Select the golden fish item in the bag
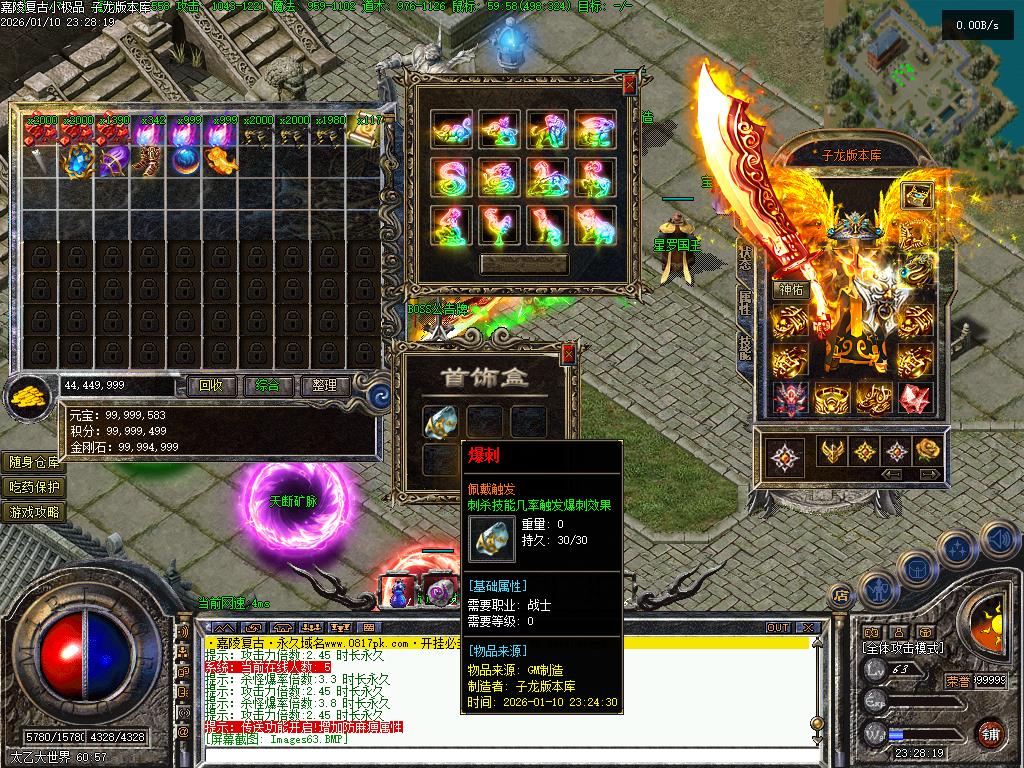This screenshot has width=1024, height=768. coord(221,160)
